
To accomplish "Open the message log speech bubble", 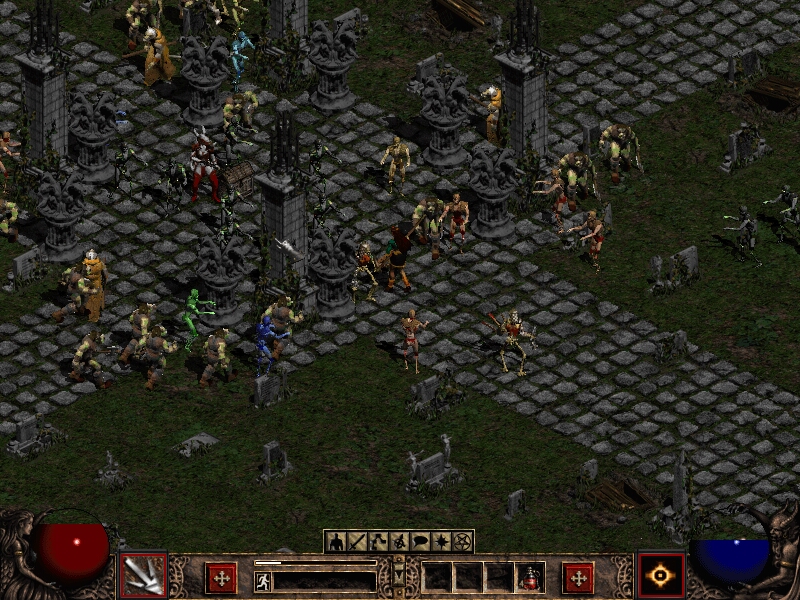I will click(420, 542).
